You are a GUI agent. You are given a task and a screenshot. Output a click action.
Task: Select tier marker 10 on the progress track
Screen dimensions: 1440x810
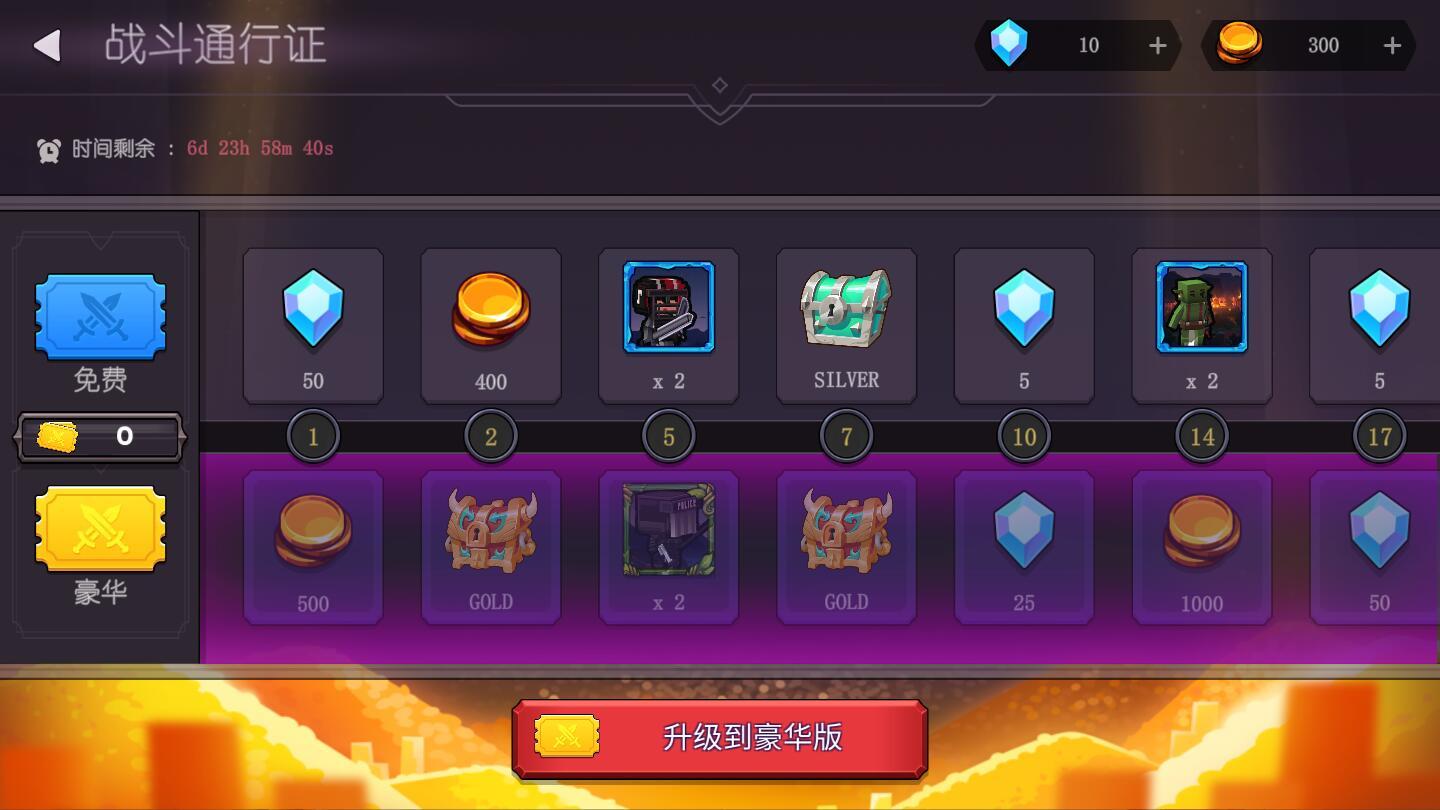(x=1023, y=436)
